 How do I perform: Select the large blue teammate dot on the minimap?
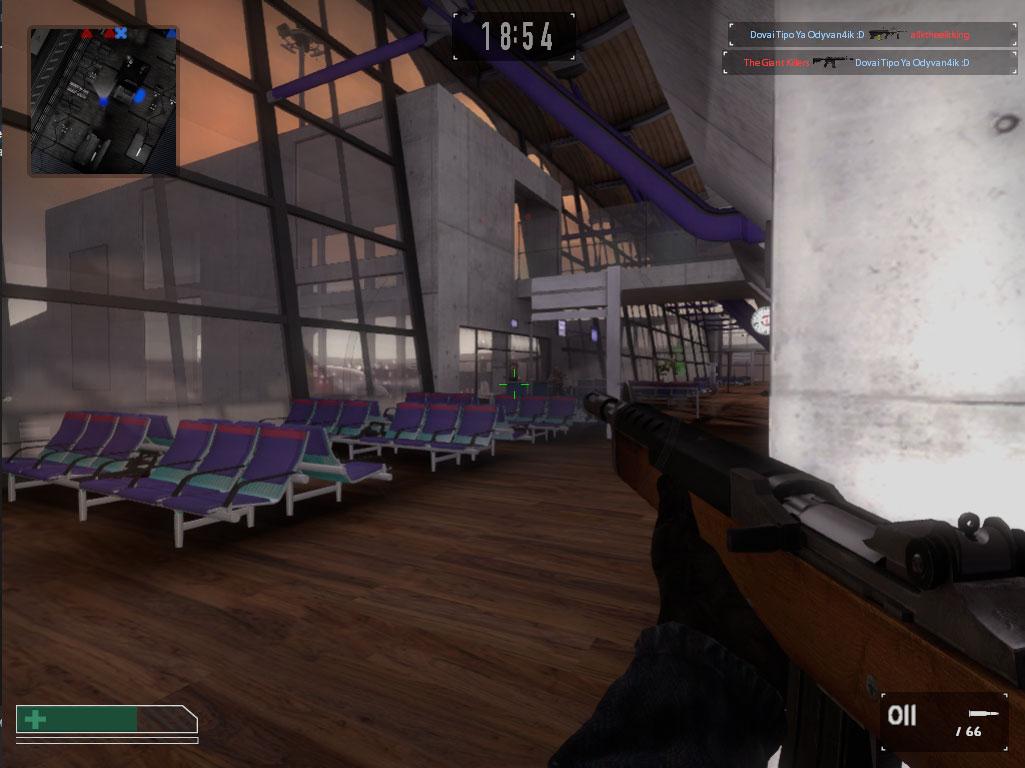[x=140, y=96]
